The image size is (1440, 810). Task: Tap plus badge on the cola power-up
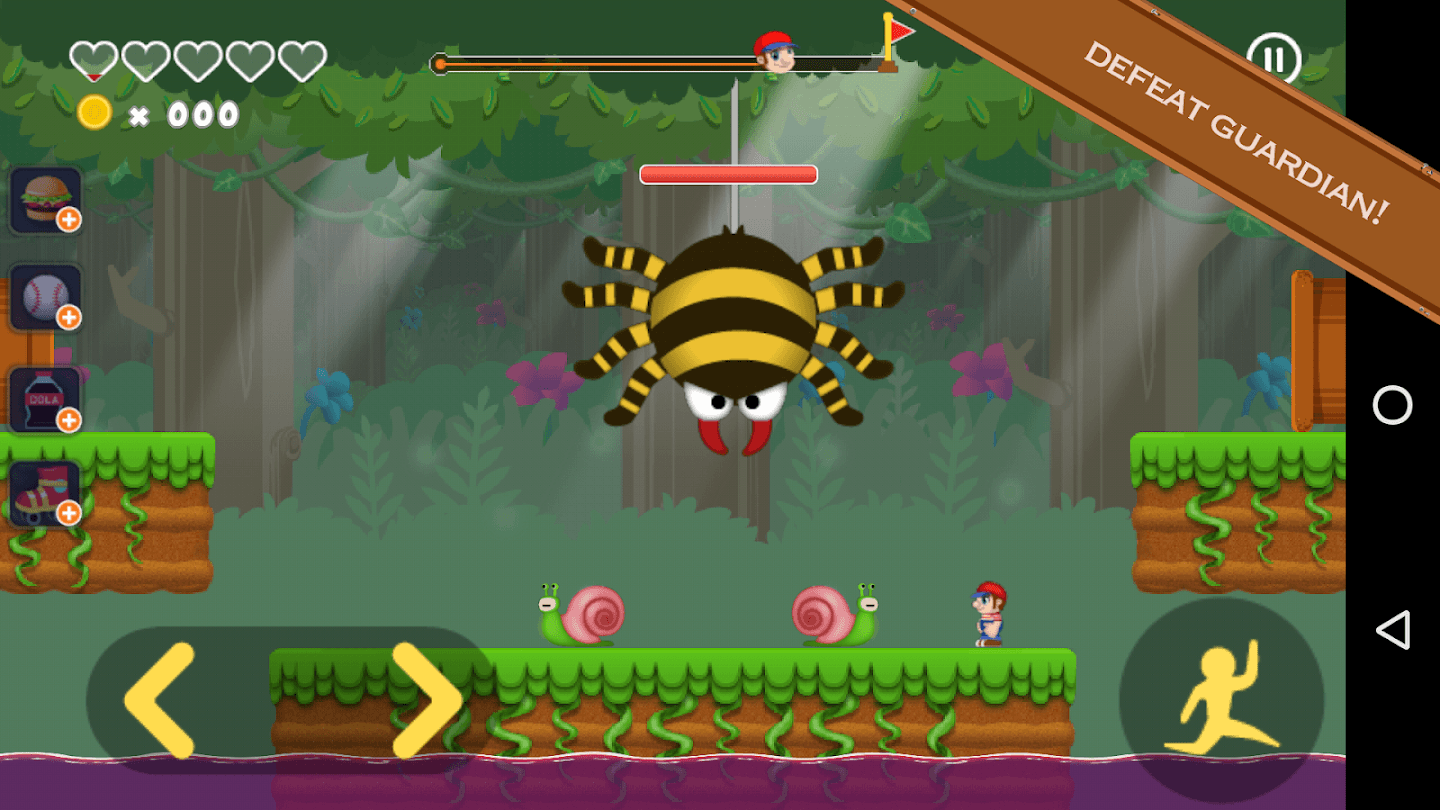click(x=70, y=420)
